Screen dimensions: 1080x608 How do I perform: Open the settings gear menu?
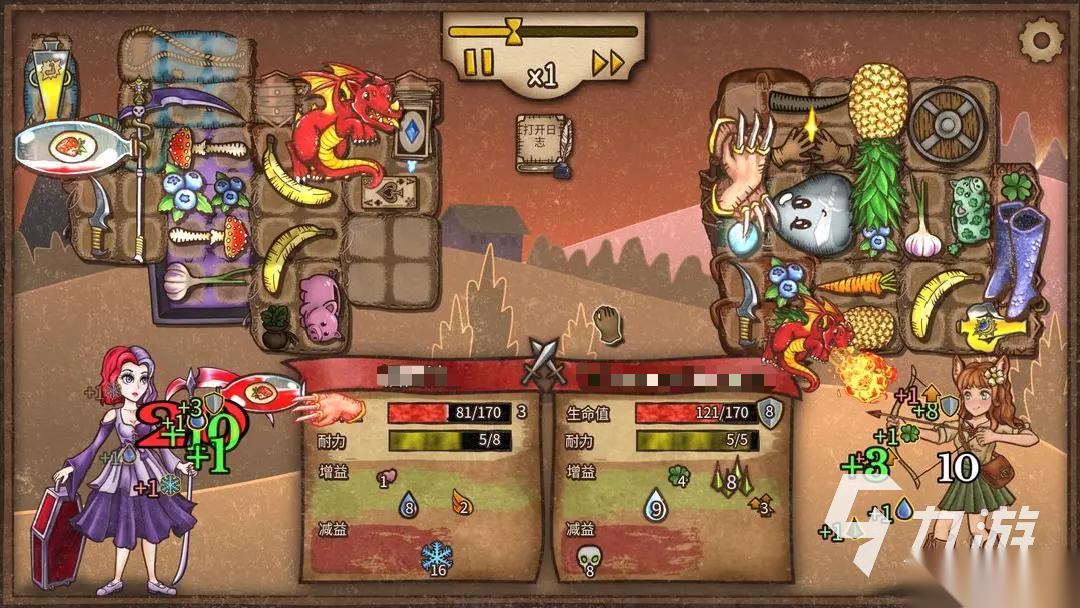click(1040, 41)
